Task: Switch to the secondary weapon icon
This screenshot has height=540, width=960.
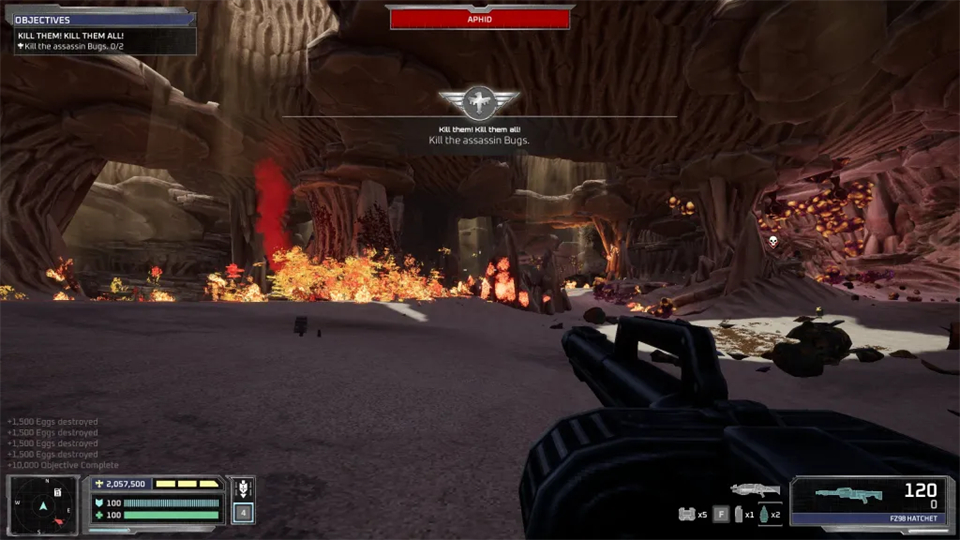Action: click(x=754, y=489)
